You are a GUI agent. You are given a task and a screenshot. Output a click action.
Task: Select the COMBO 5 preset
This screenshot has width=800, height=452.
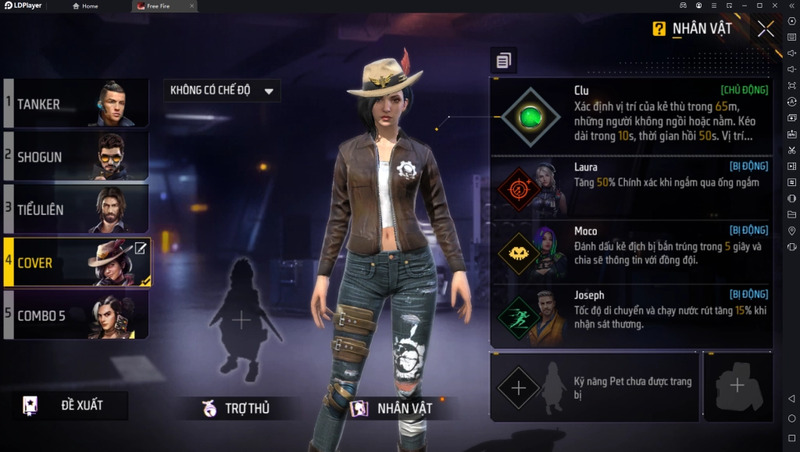[76, 315]
